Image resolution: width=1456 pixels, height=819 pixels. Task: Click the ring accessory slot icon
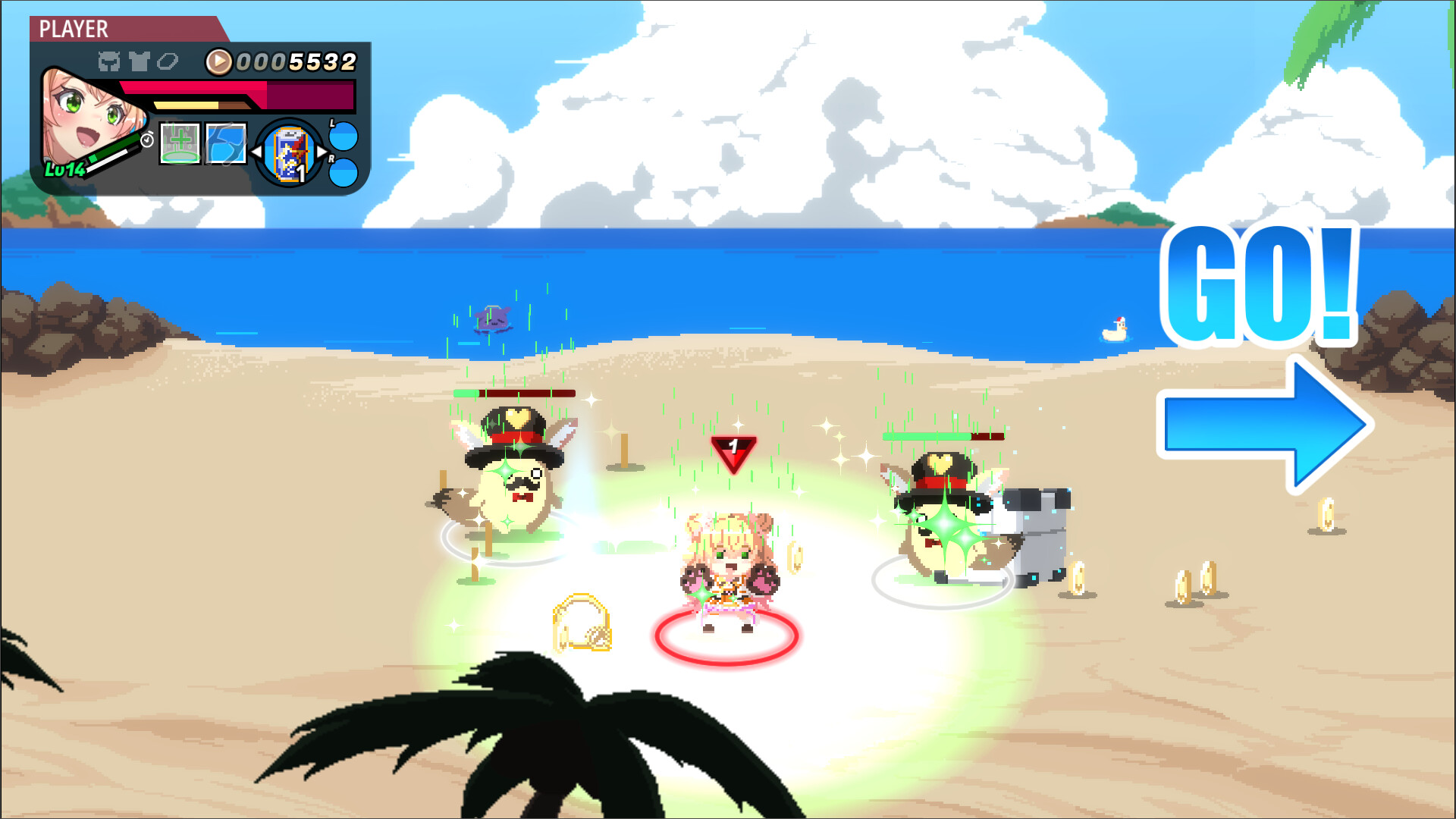(168, 61)
